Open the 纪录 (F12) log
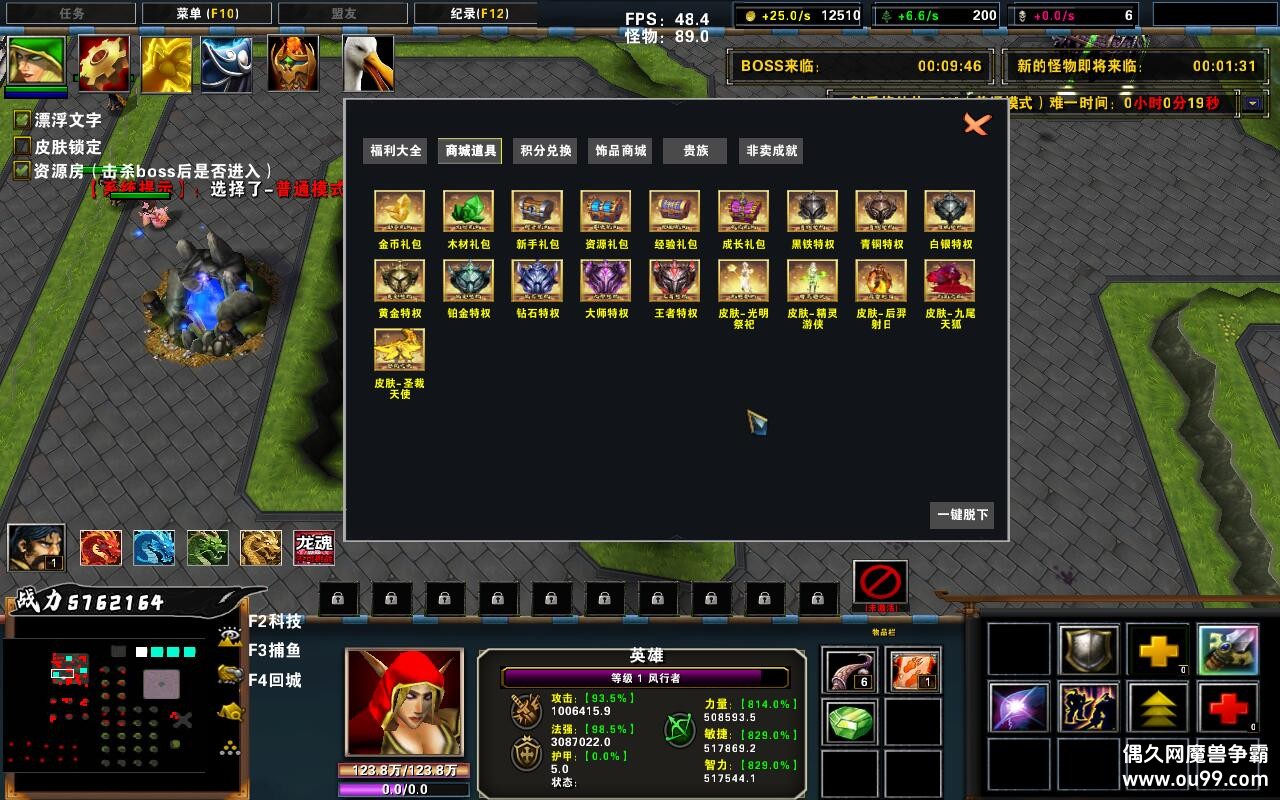 476,13
